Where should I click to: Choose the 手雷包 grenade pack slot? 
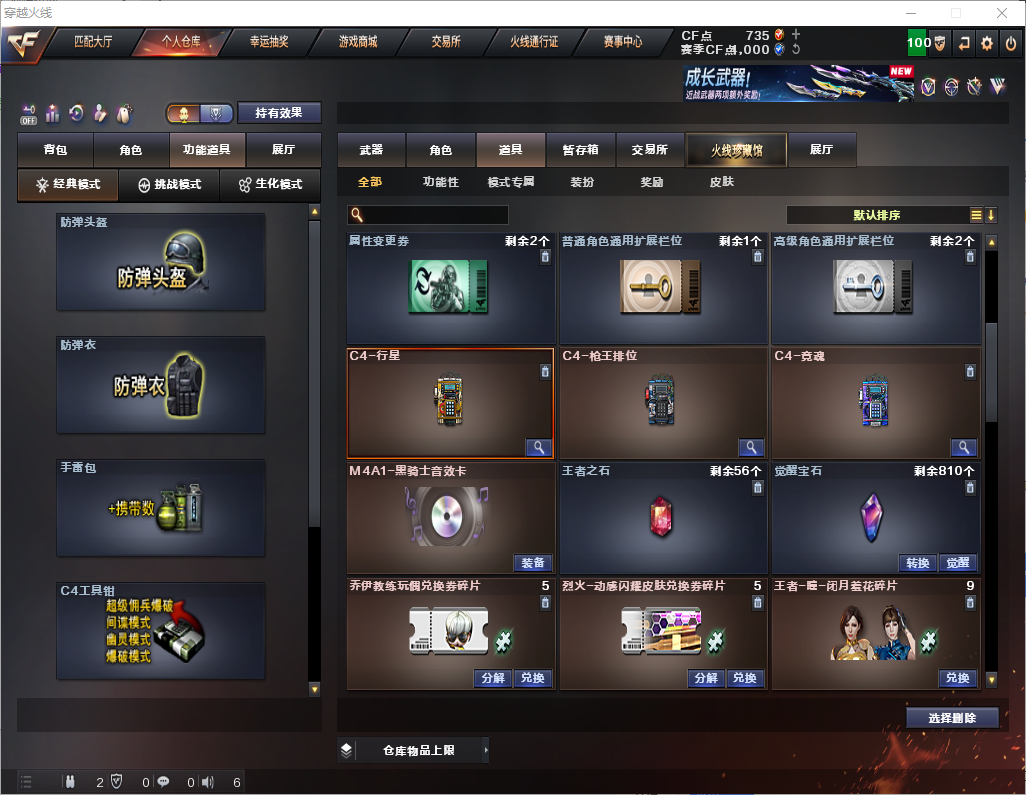click(x=161, y=507)
